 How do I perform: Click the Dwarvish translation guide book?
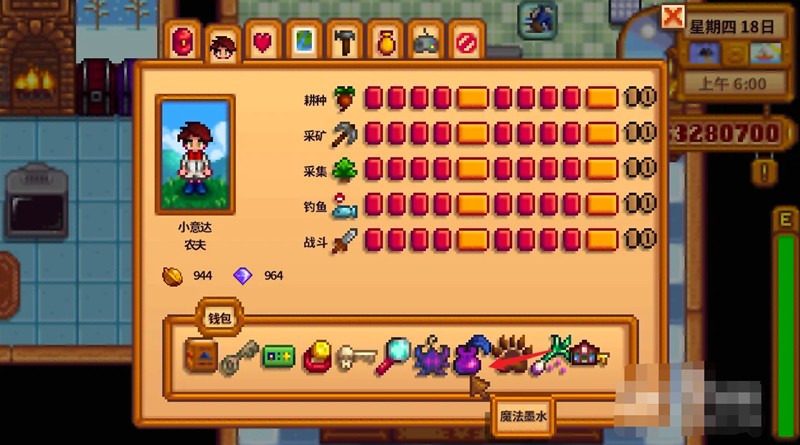200,356
